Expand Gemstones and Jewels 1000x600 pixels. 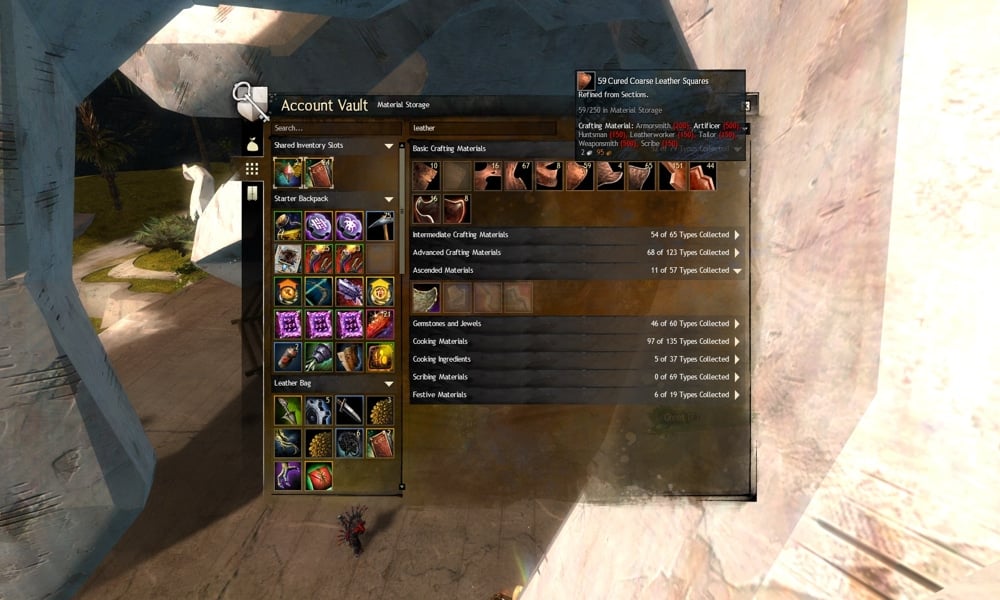pos(737,324)
